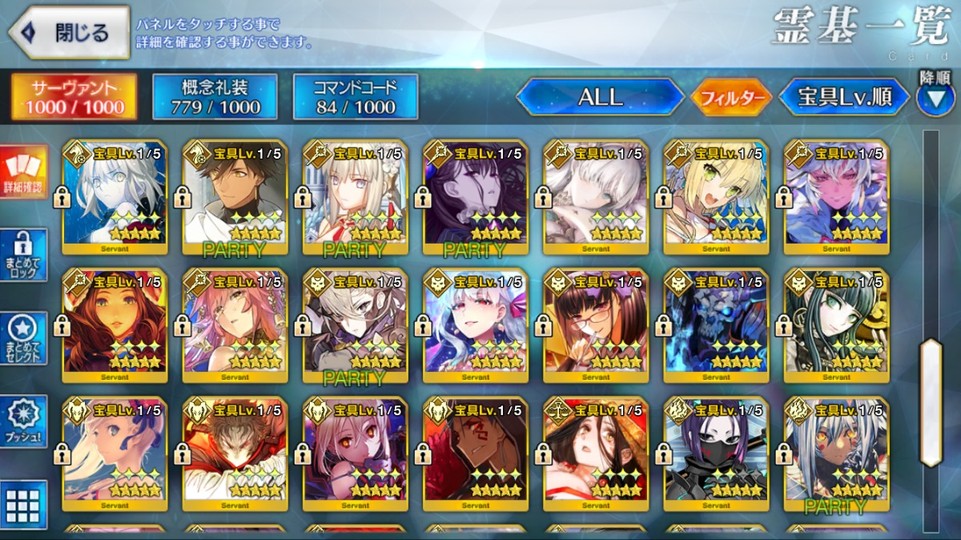
Task: Close the servant list with 閉じる
Action: [69, 33]
